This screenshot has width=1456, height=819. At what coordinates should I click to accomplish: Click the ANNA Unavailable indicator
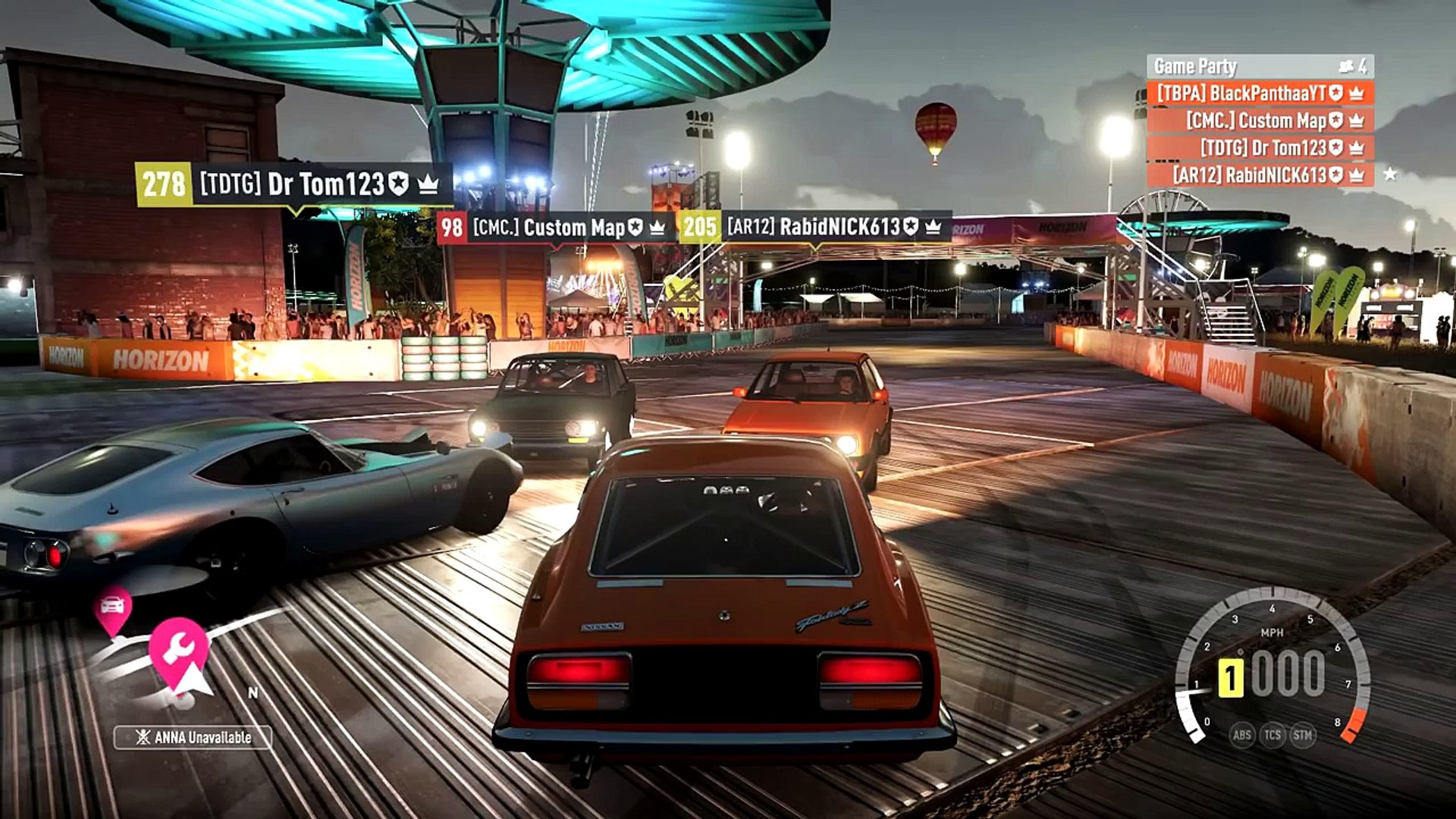(193, 737)
